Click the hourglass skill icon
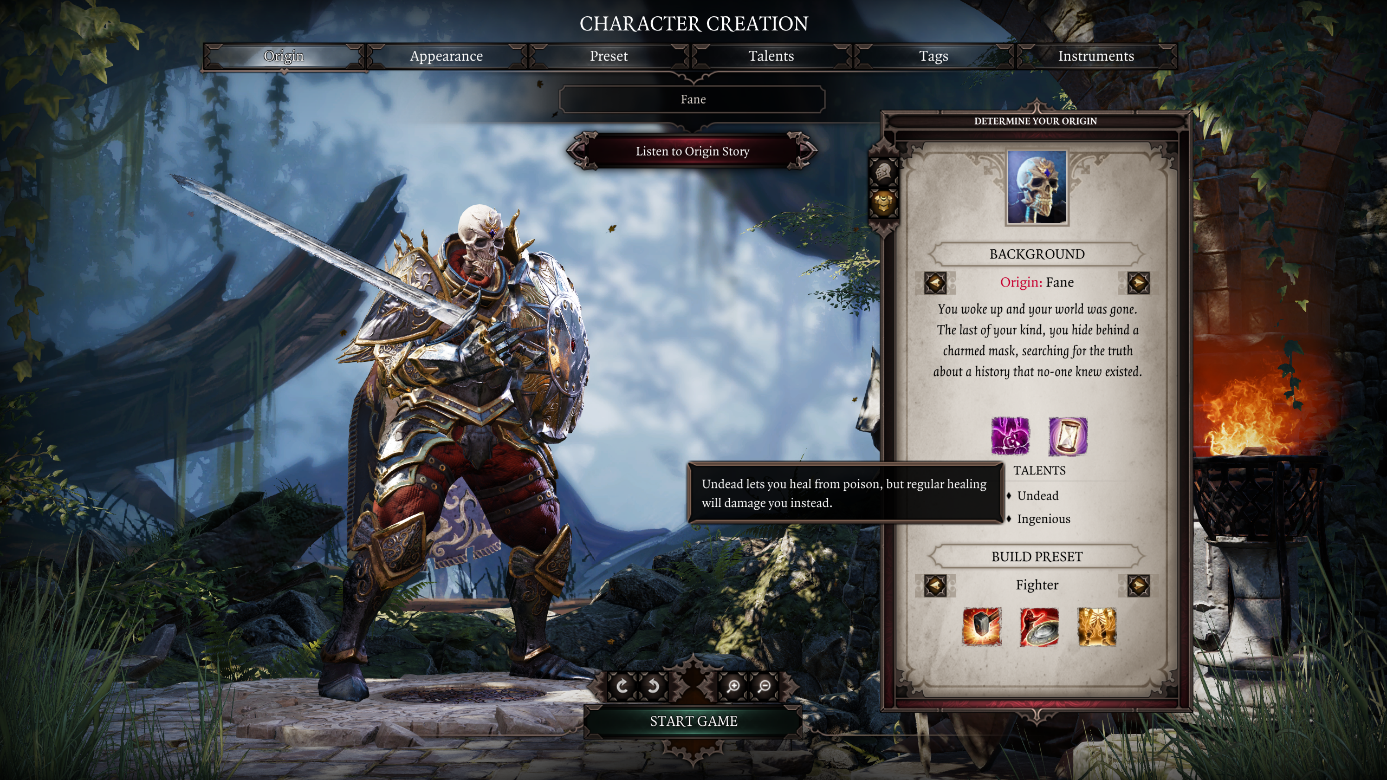 1067,437
